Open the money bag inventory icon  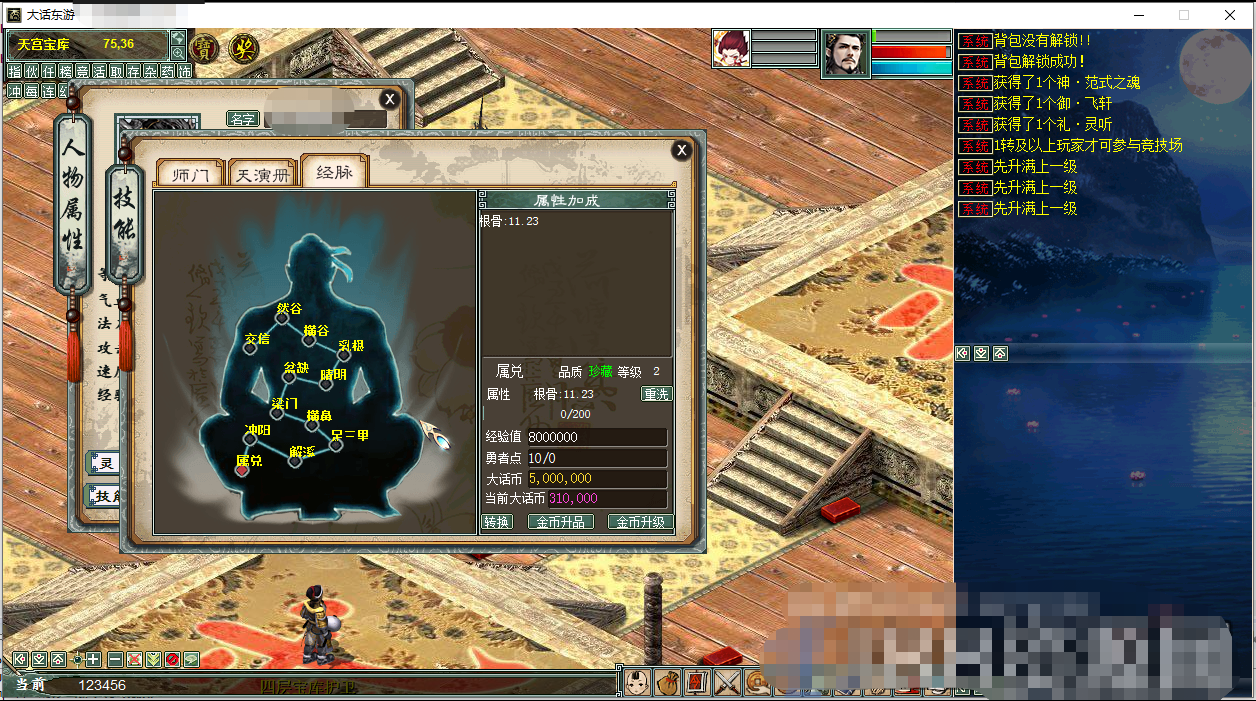point(667,684)
